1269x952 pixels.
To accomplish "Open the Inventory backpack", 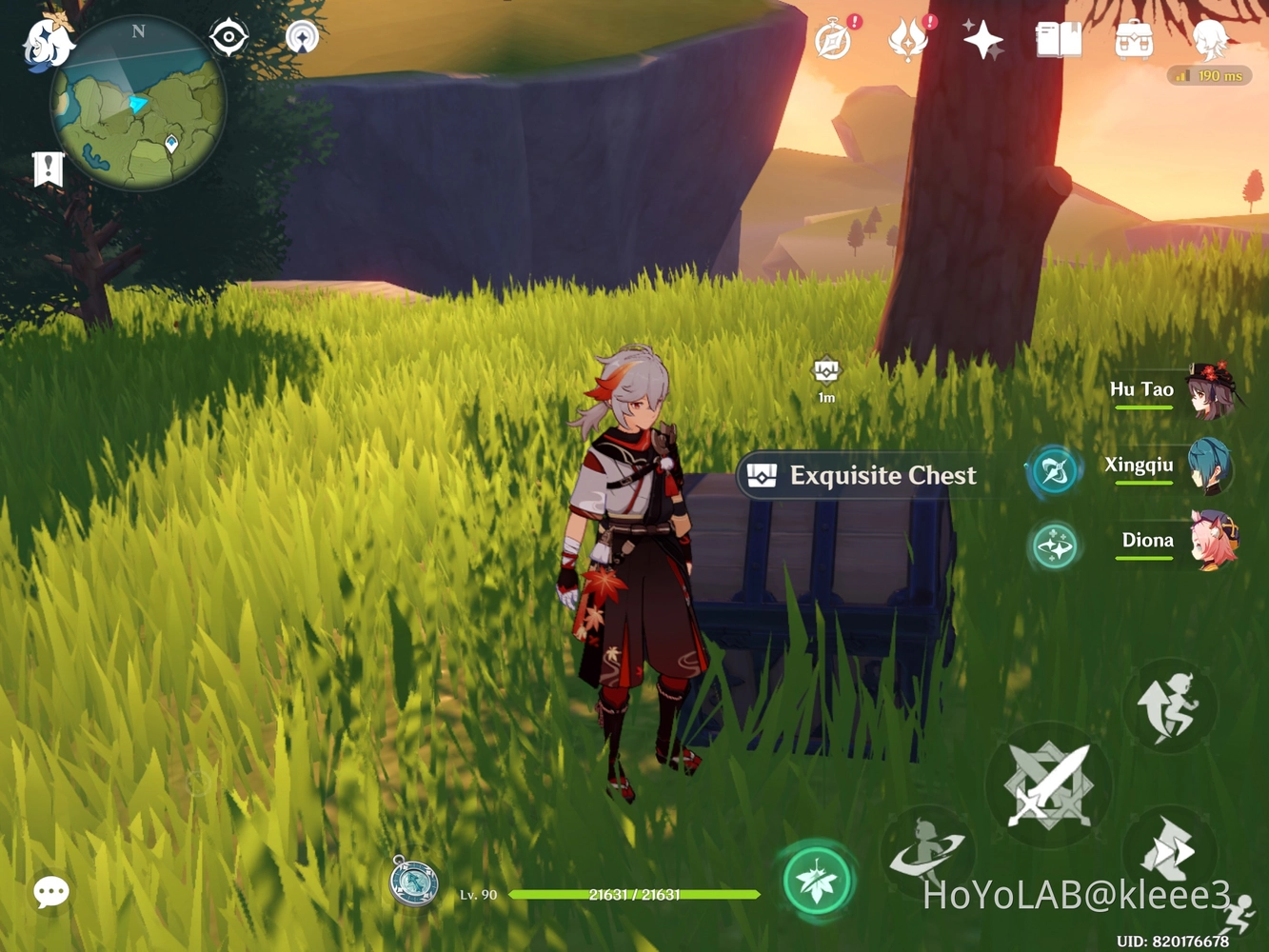I will click(1133, 40).
